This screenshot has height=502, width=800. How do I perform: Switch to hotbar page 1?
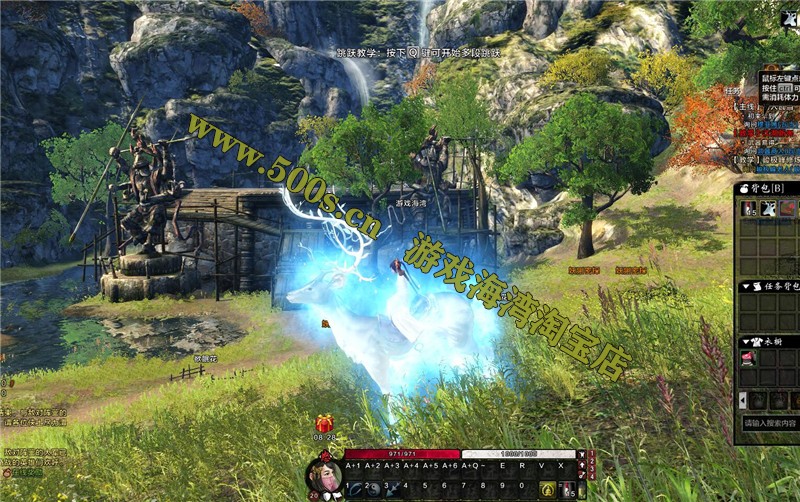(x=590, y=456)
